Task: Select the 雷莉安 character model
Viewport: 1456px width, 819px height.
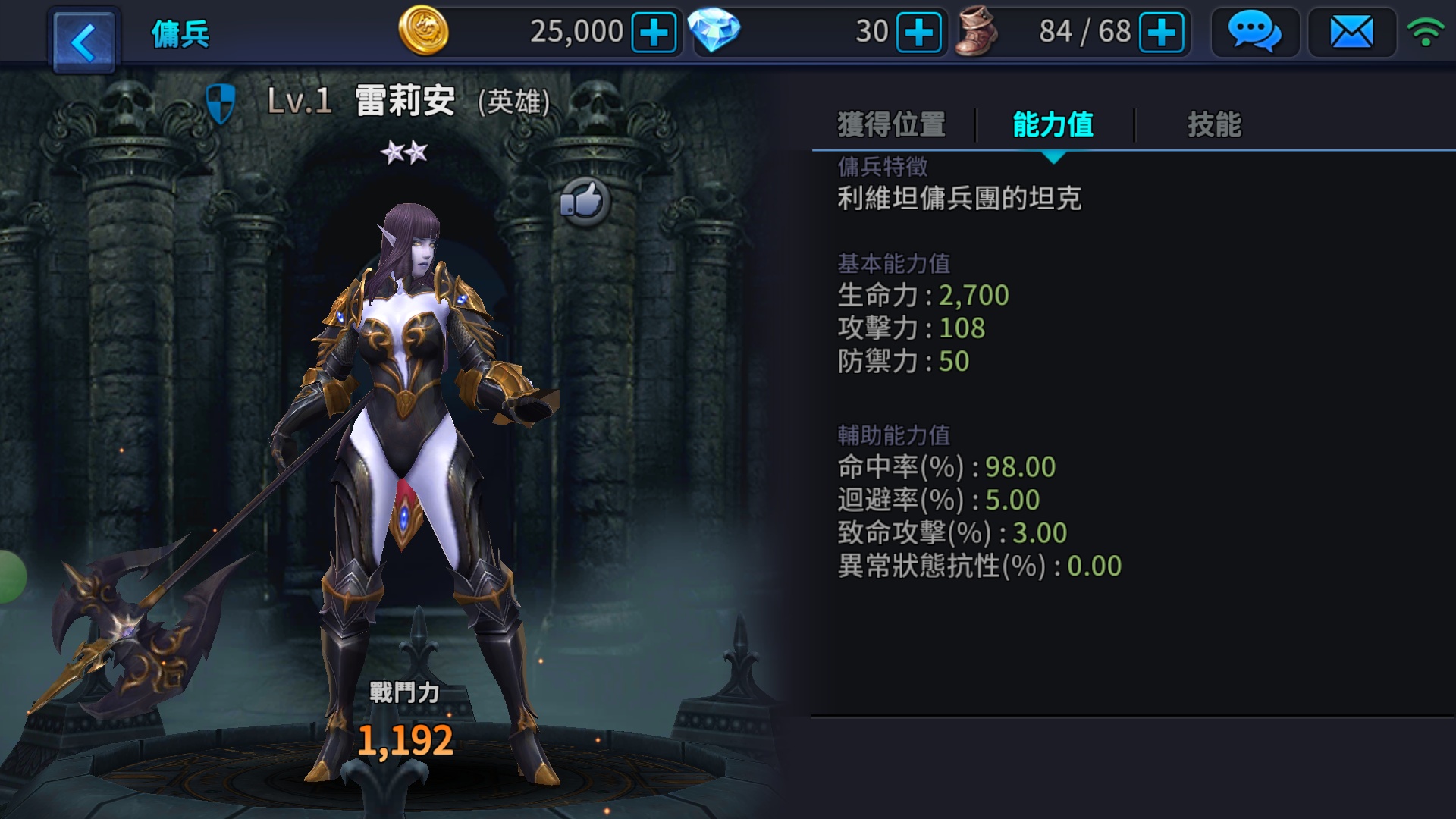Action: (406, 425)
